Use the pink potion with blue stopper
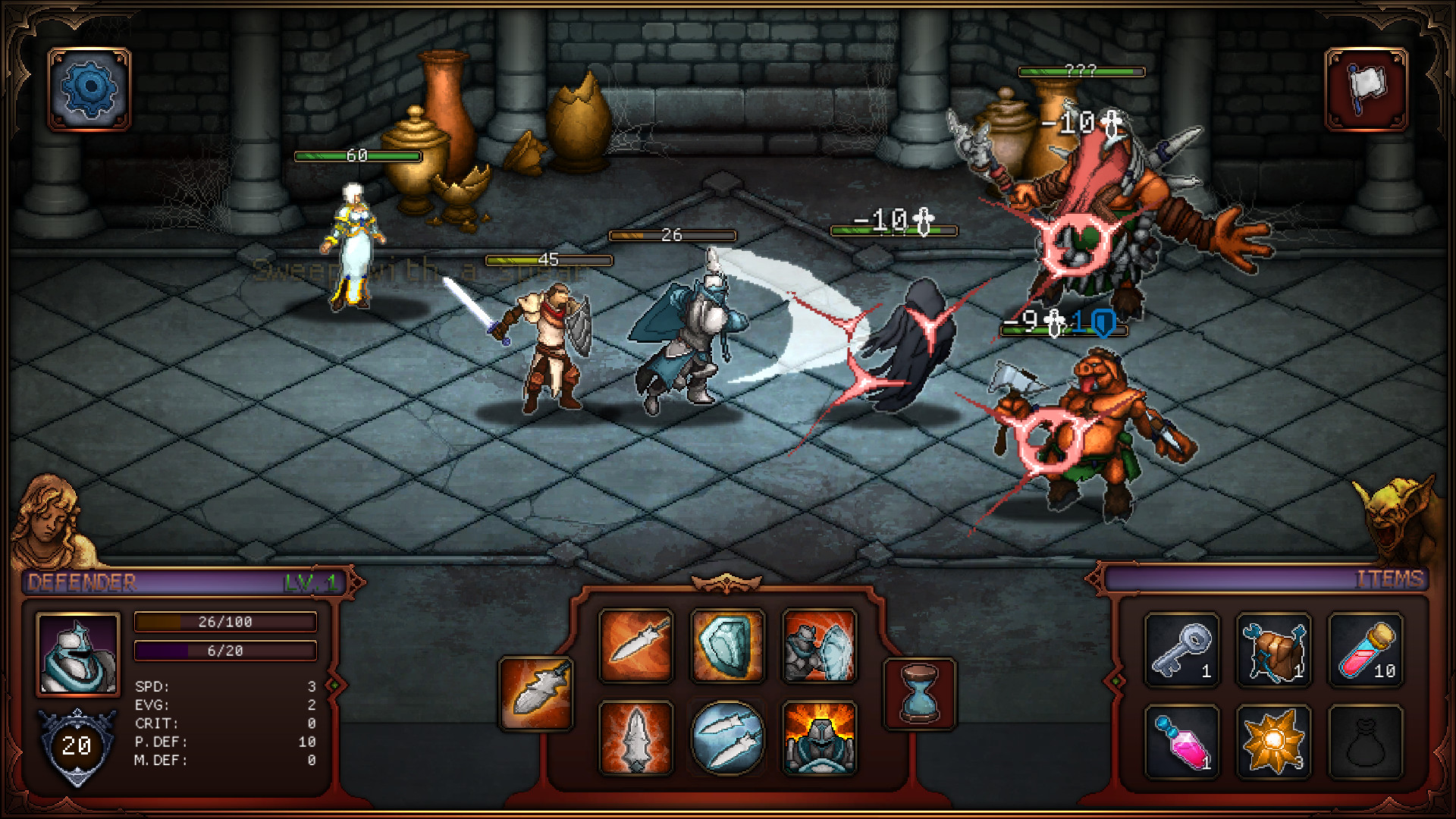 [1181, 742]
